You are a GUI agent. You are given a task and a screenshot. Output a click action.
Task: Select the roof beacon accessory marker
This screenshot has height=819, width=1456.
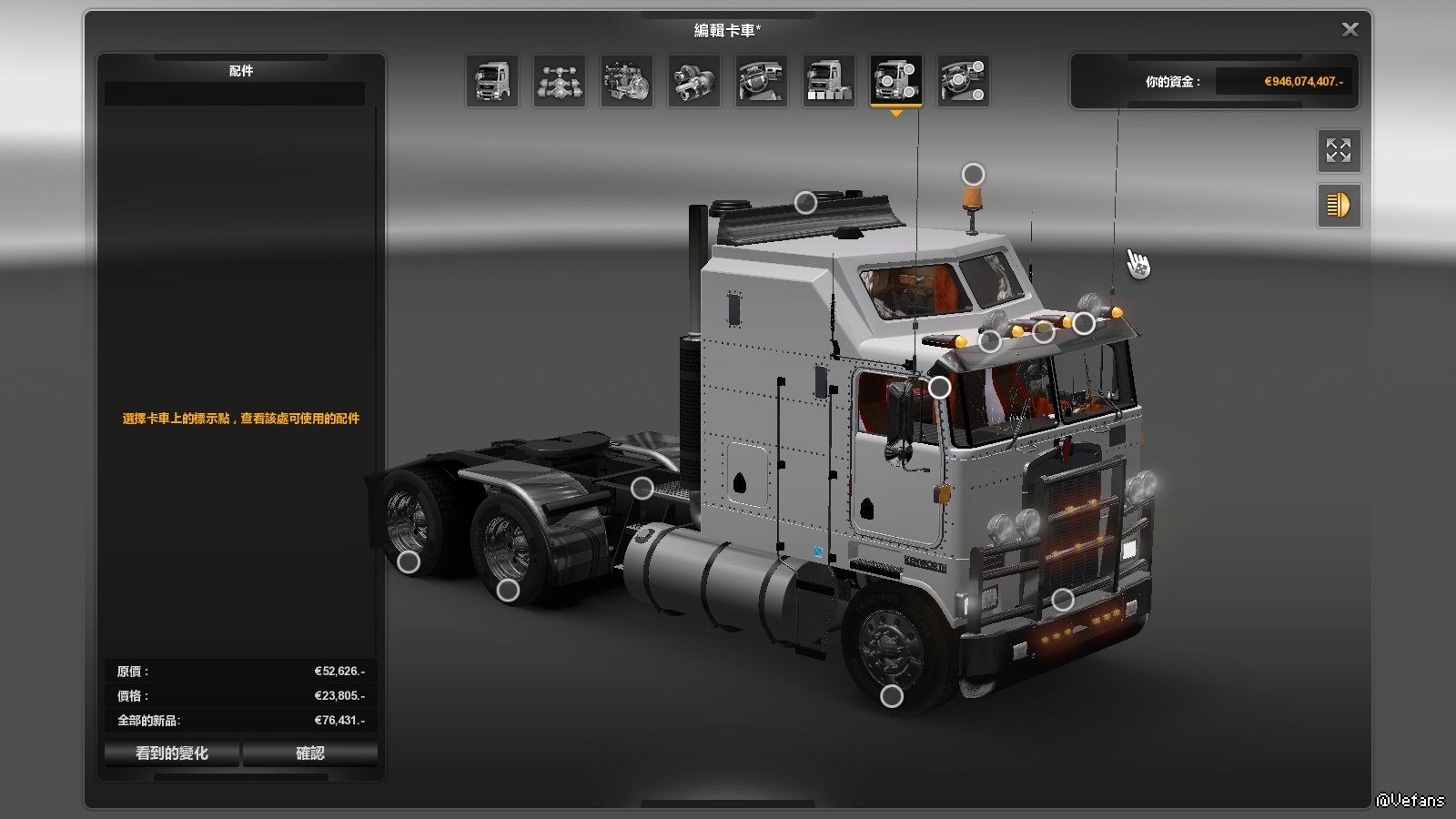[x=973, y=174]
